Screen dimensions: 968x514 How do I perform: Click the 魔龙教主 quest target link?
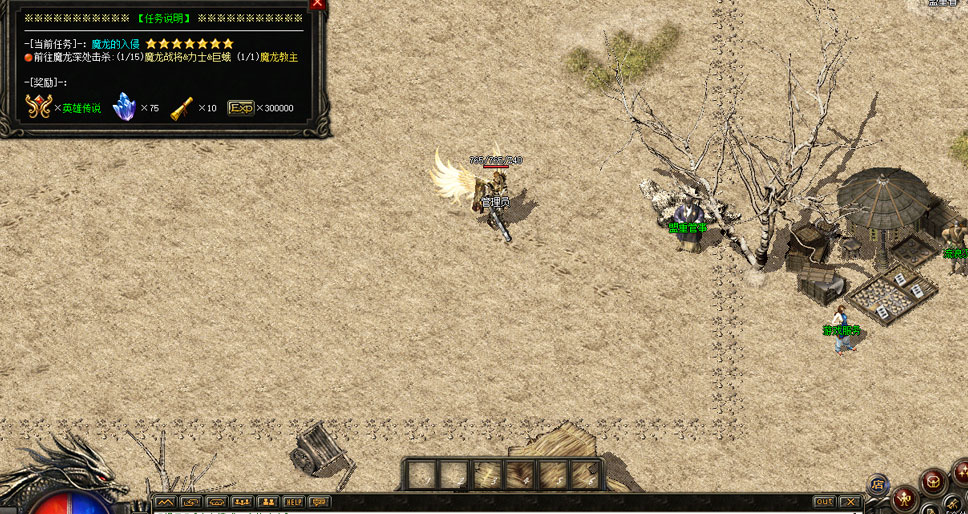pyautogui.click(x=278, y=57)
